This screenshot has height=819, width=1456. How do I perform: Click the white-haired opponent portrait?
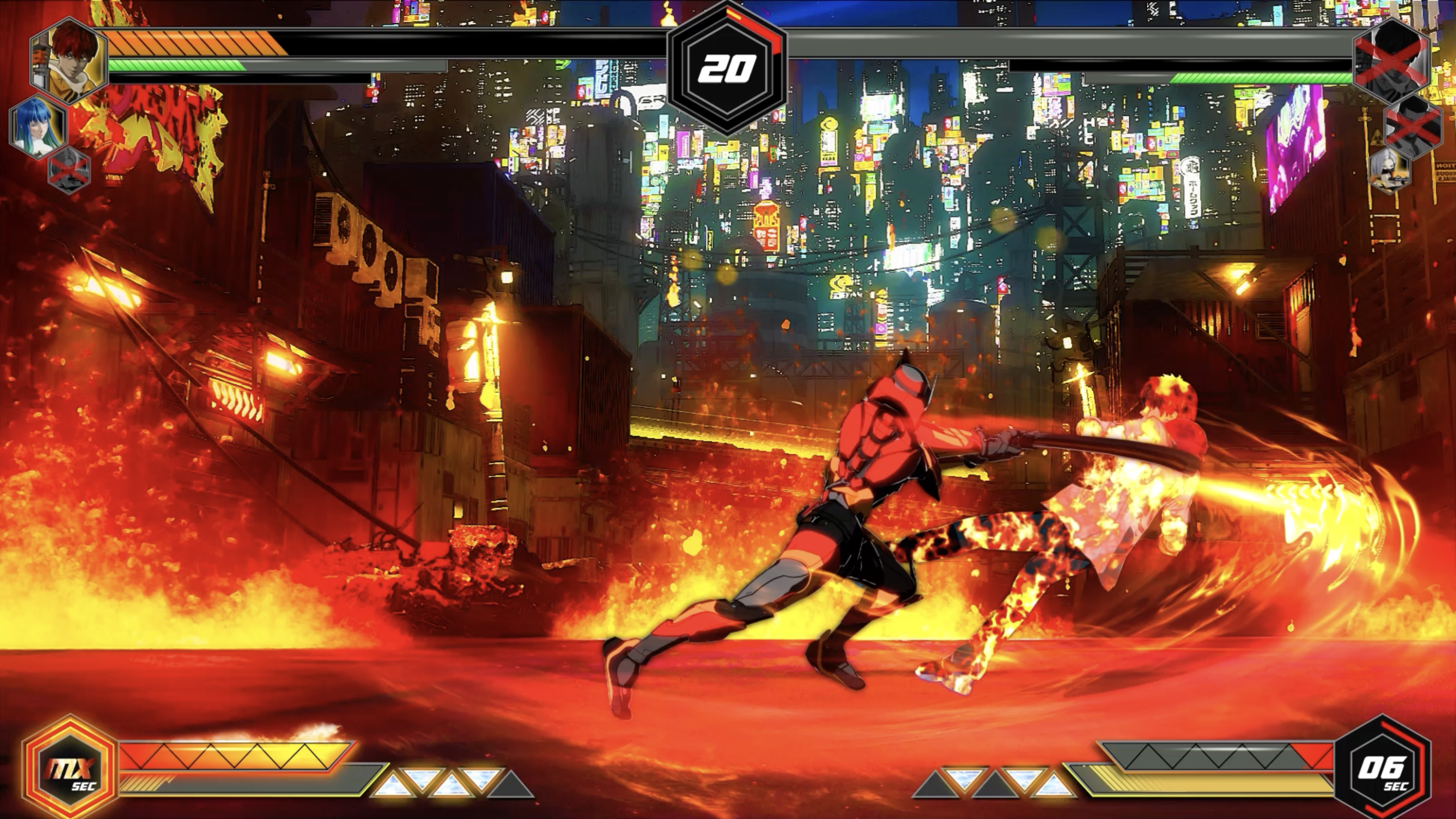(1389, 170)
